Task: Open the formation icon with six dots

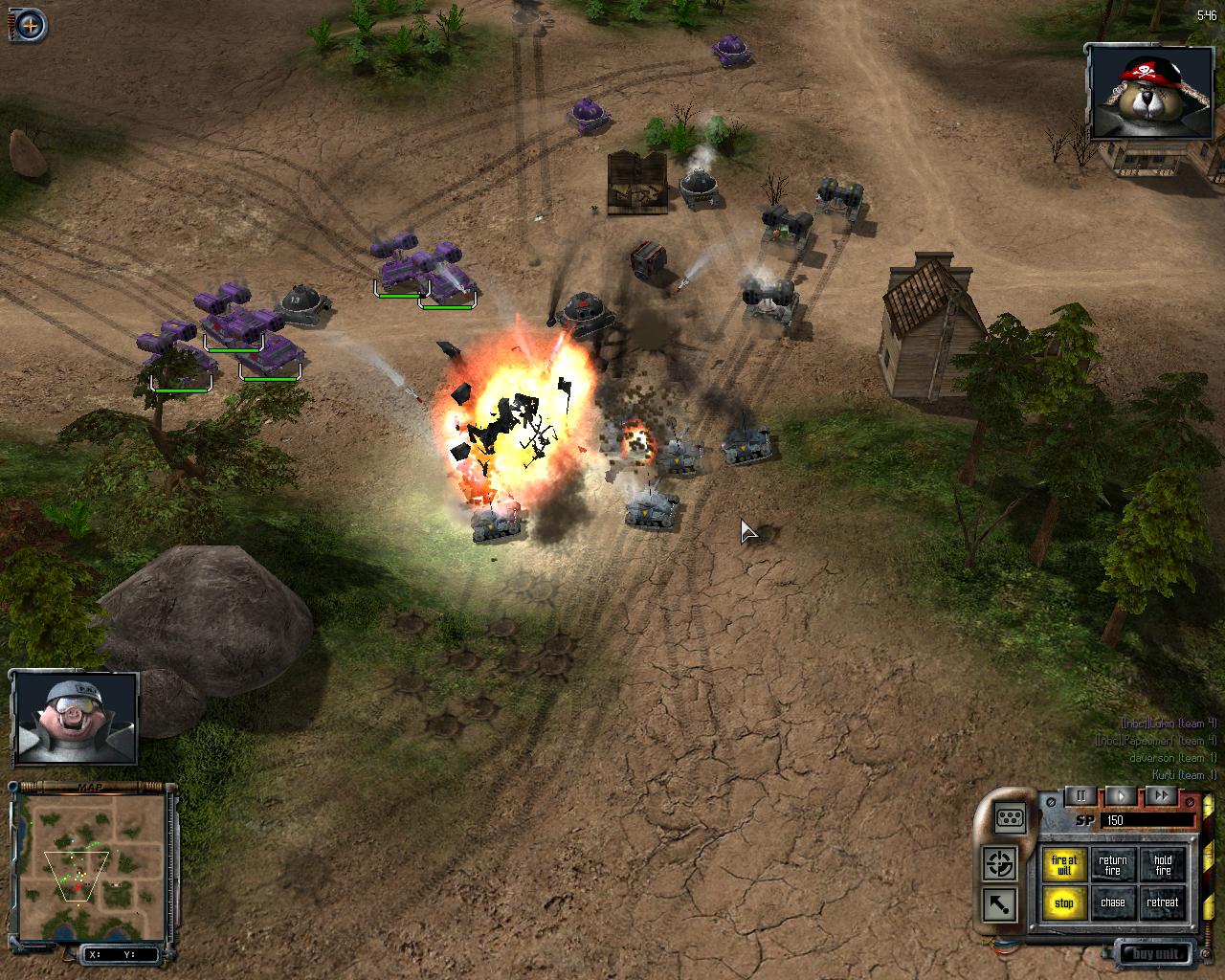Action: click(x=1011, y=818)
